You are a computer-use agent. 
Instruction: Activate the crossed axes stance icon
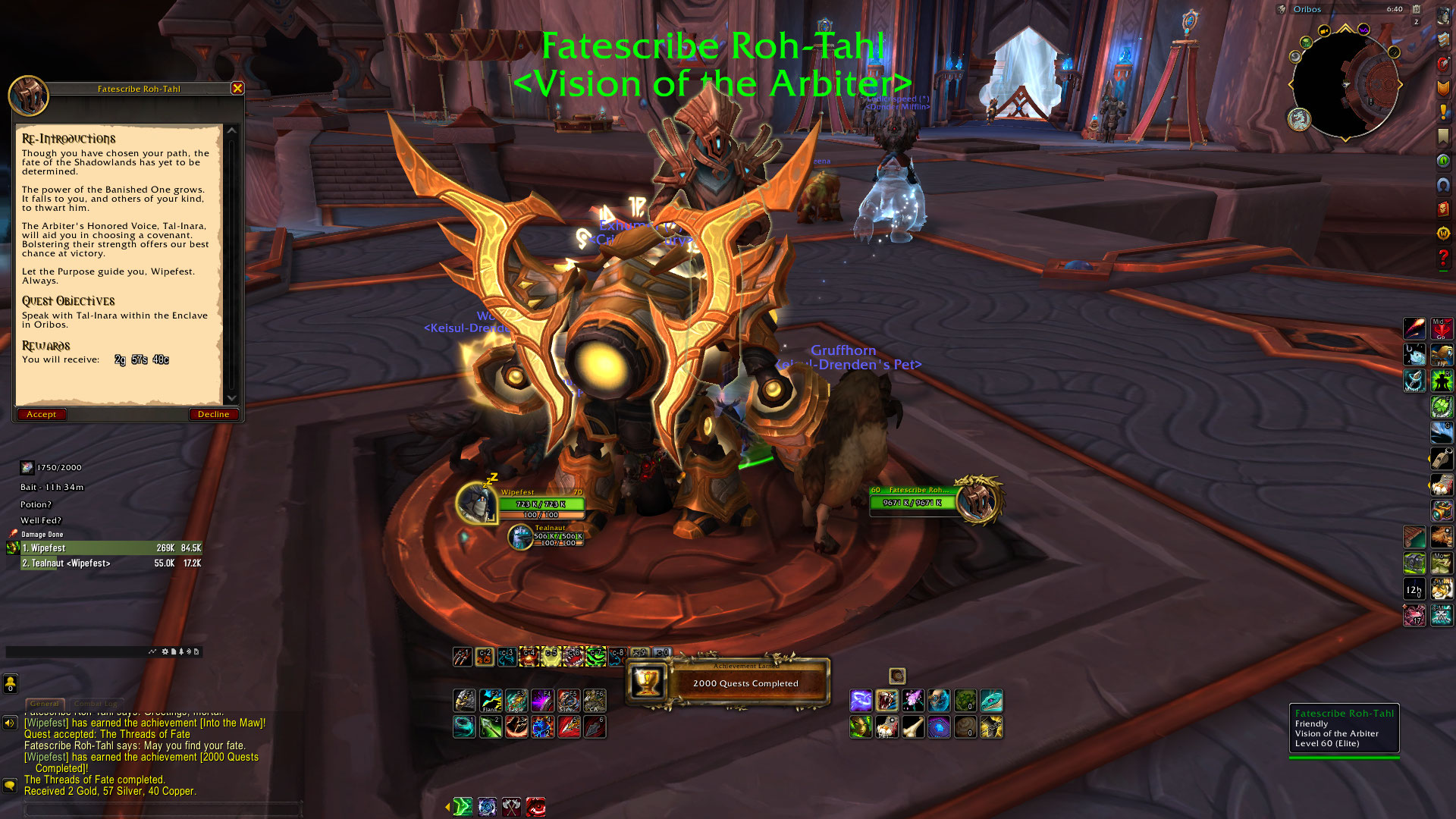(x=512, y=806)
